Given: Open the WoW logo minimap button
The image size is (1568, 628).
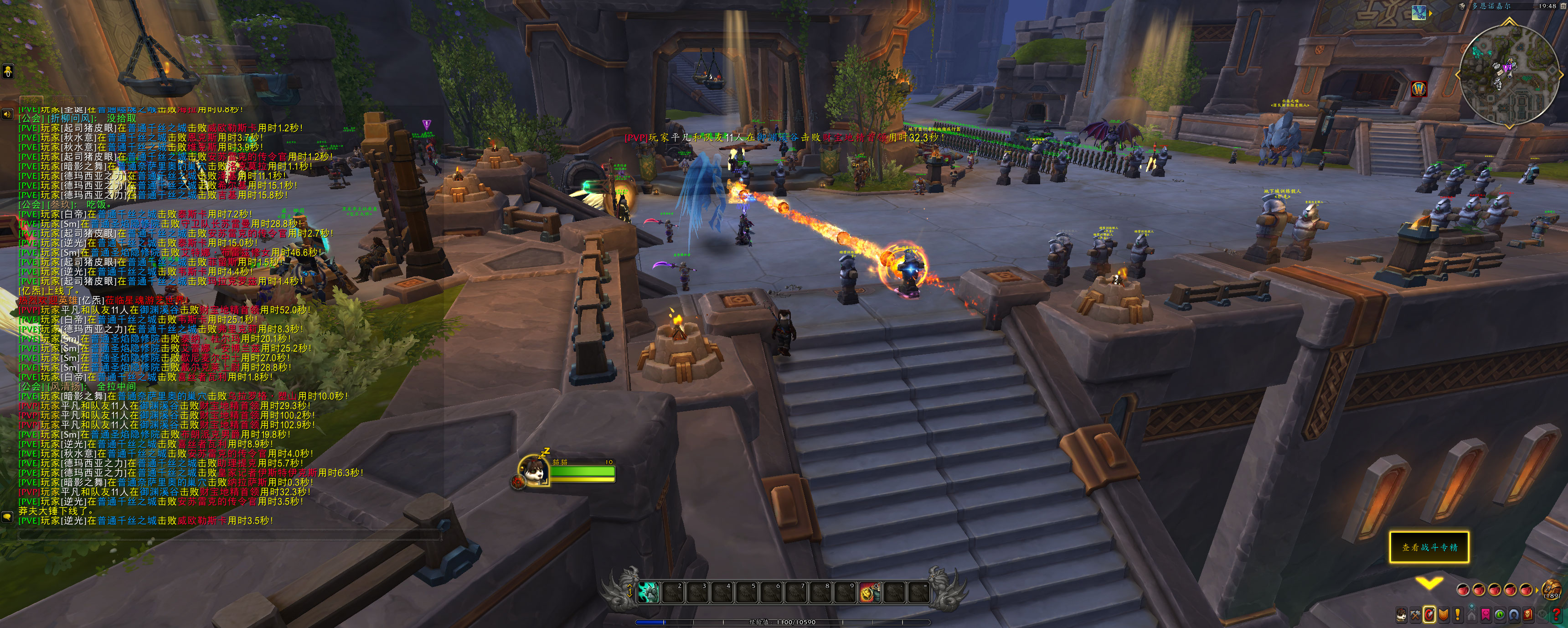Looking at the screenshot, I should (x=1419, y=89).
